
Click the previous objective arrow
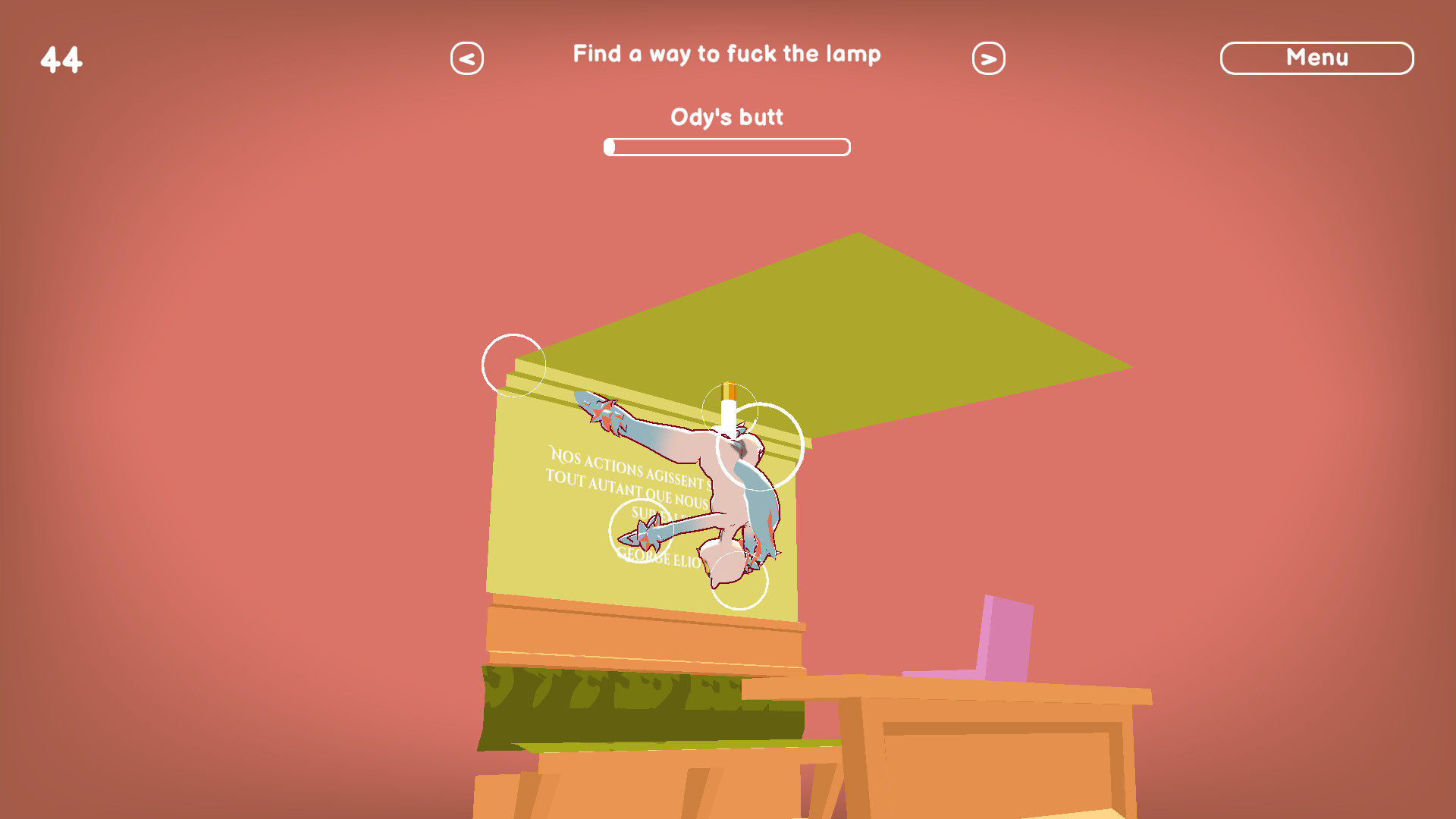pos(466,57)
